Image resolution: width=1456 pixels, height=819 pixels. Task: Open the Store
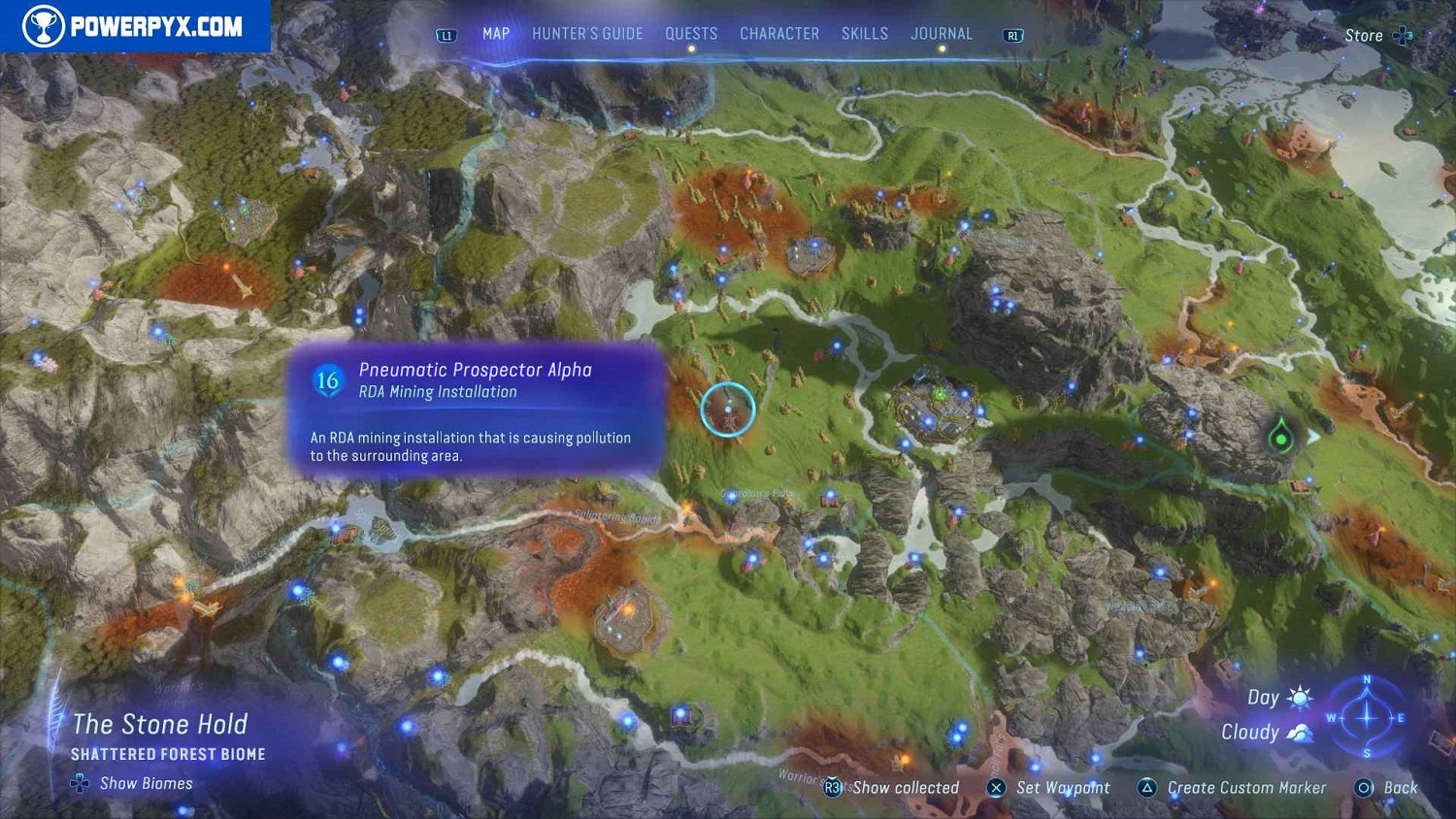(1376, 36)
